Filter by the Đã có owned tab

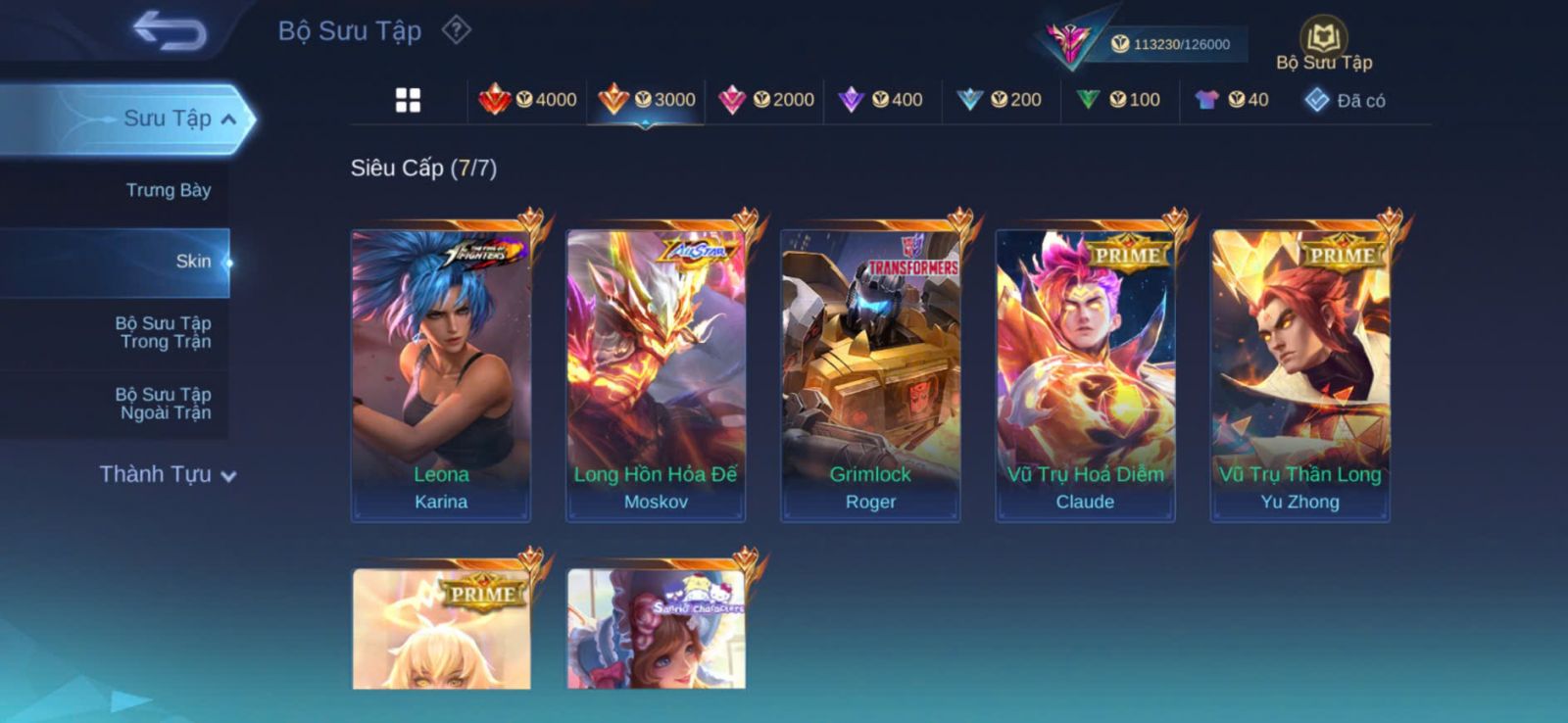click(x=1345, y=100)
